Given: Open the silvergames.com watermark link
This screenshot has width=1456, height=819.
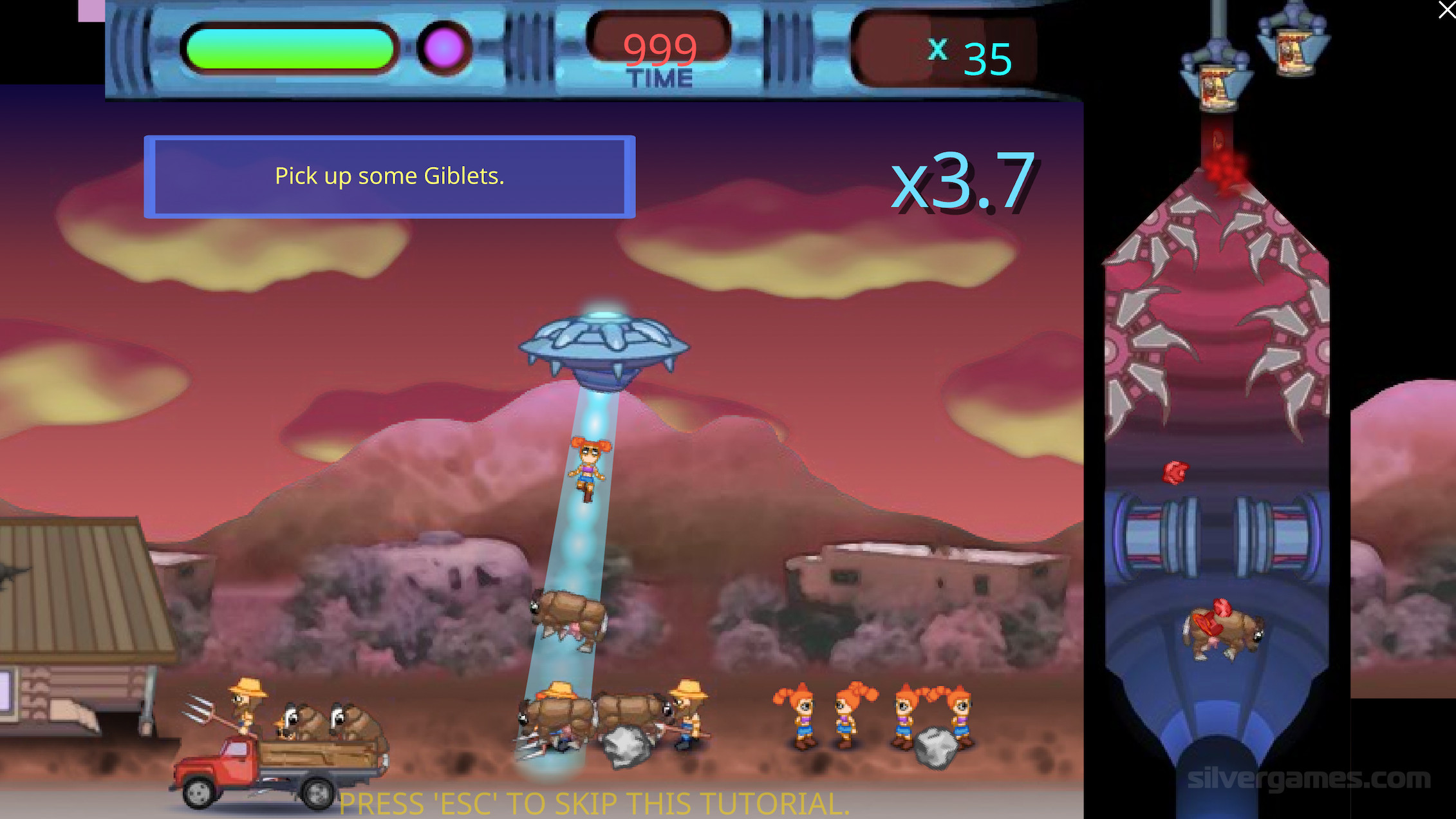Looking at the screenshot, I should click(x=1308, y=779).
